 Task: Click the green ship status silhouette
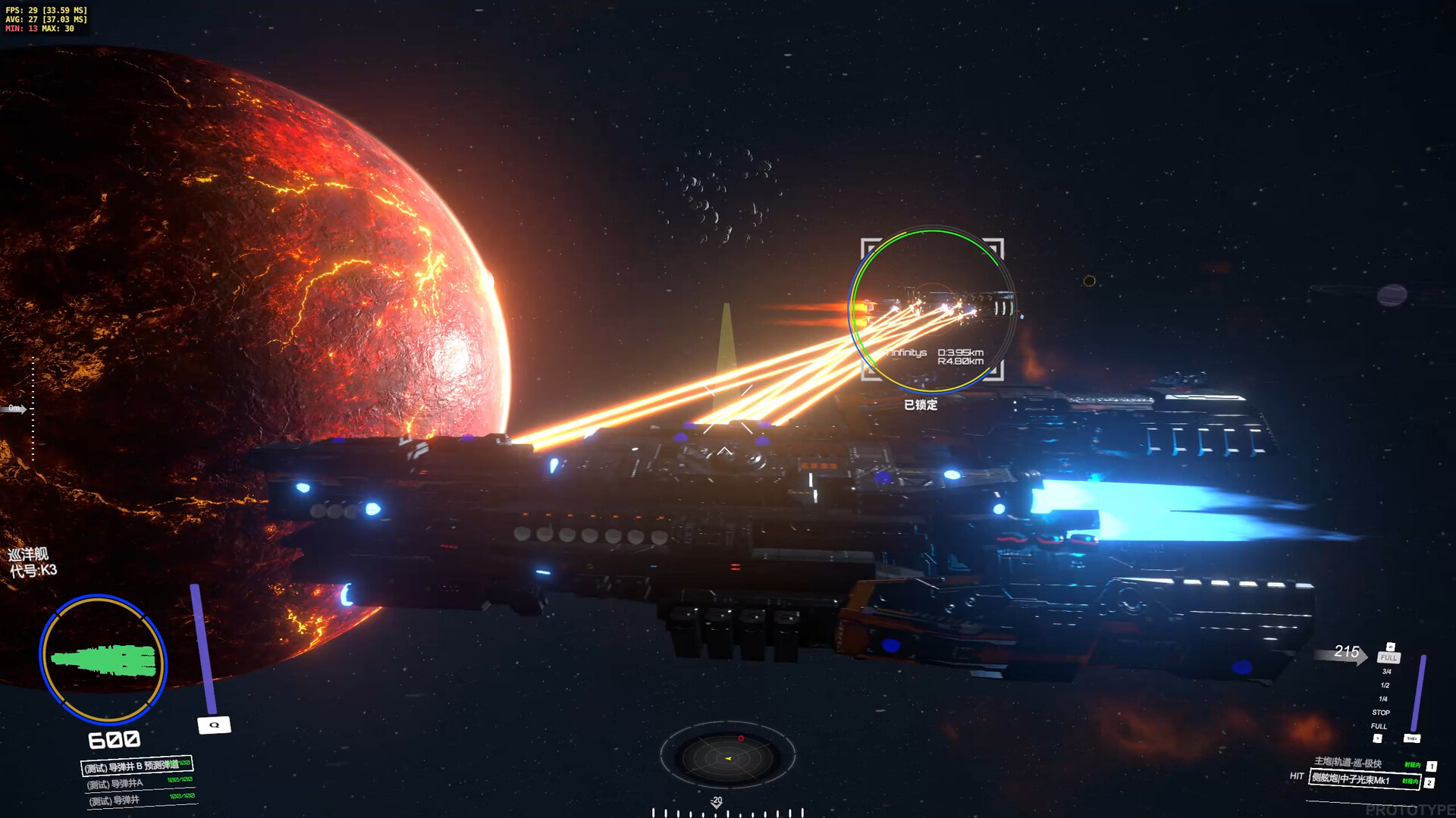[104, 660]
